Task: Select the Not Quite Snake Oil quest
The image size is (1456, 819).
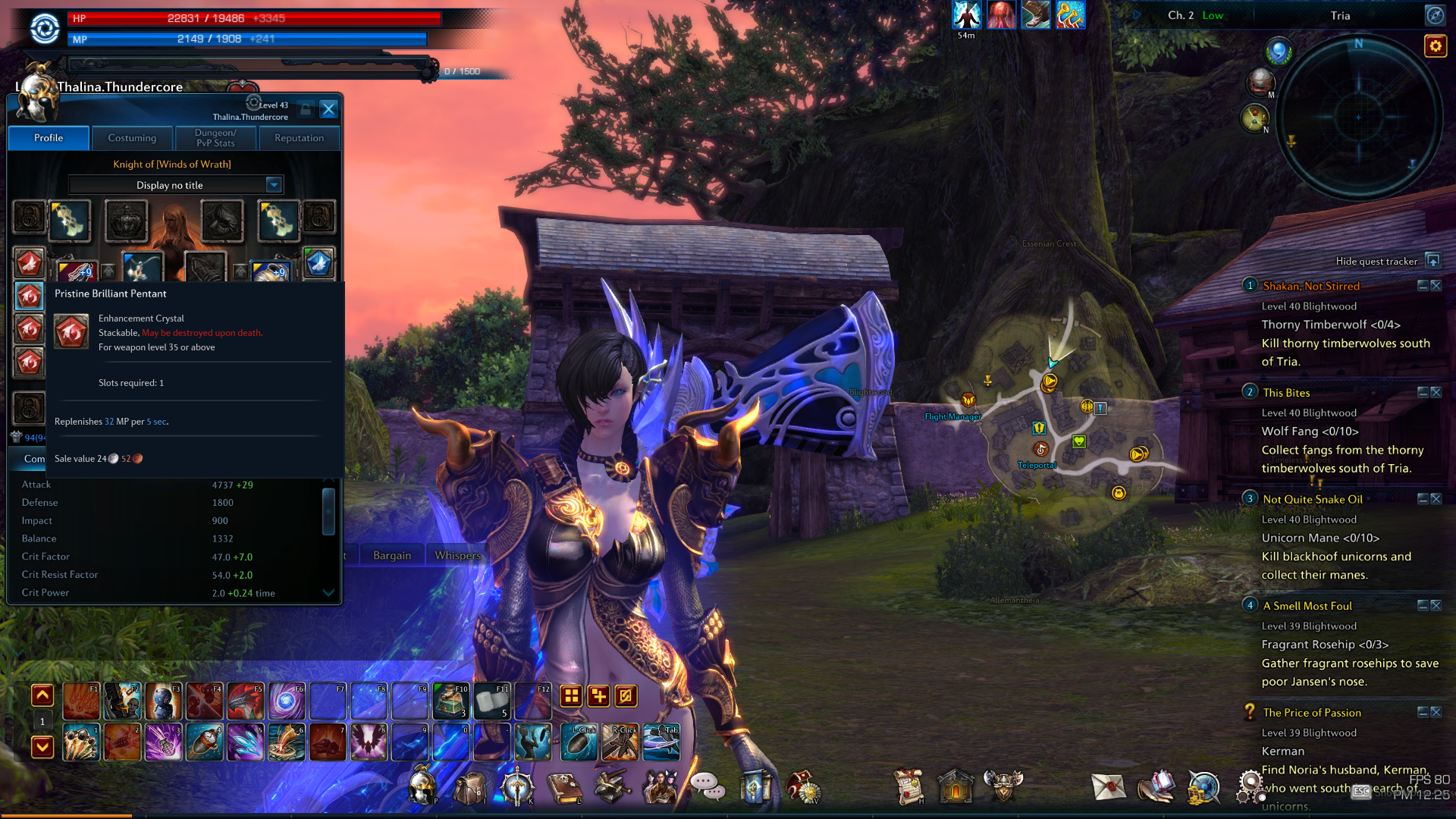Action: click(1313, 499)
